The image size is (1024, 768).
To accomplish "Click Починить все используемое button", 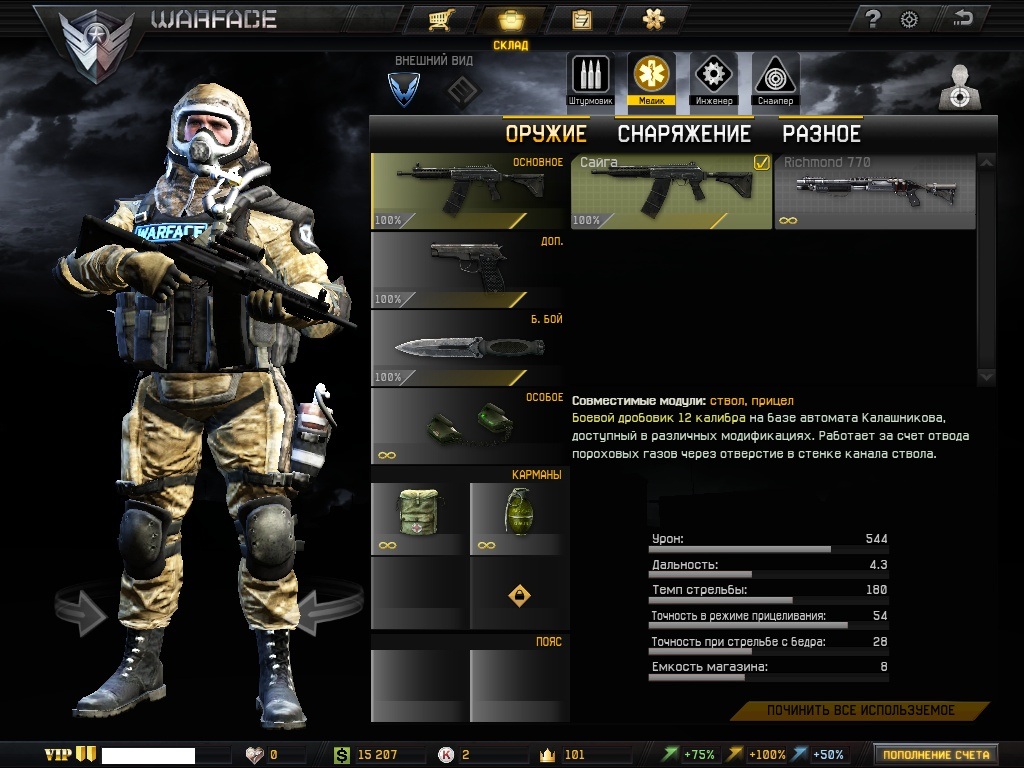I will click(x=860, y=711).
